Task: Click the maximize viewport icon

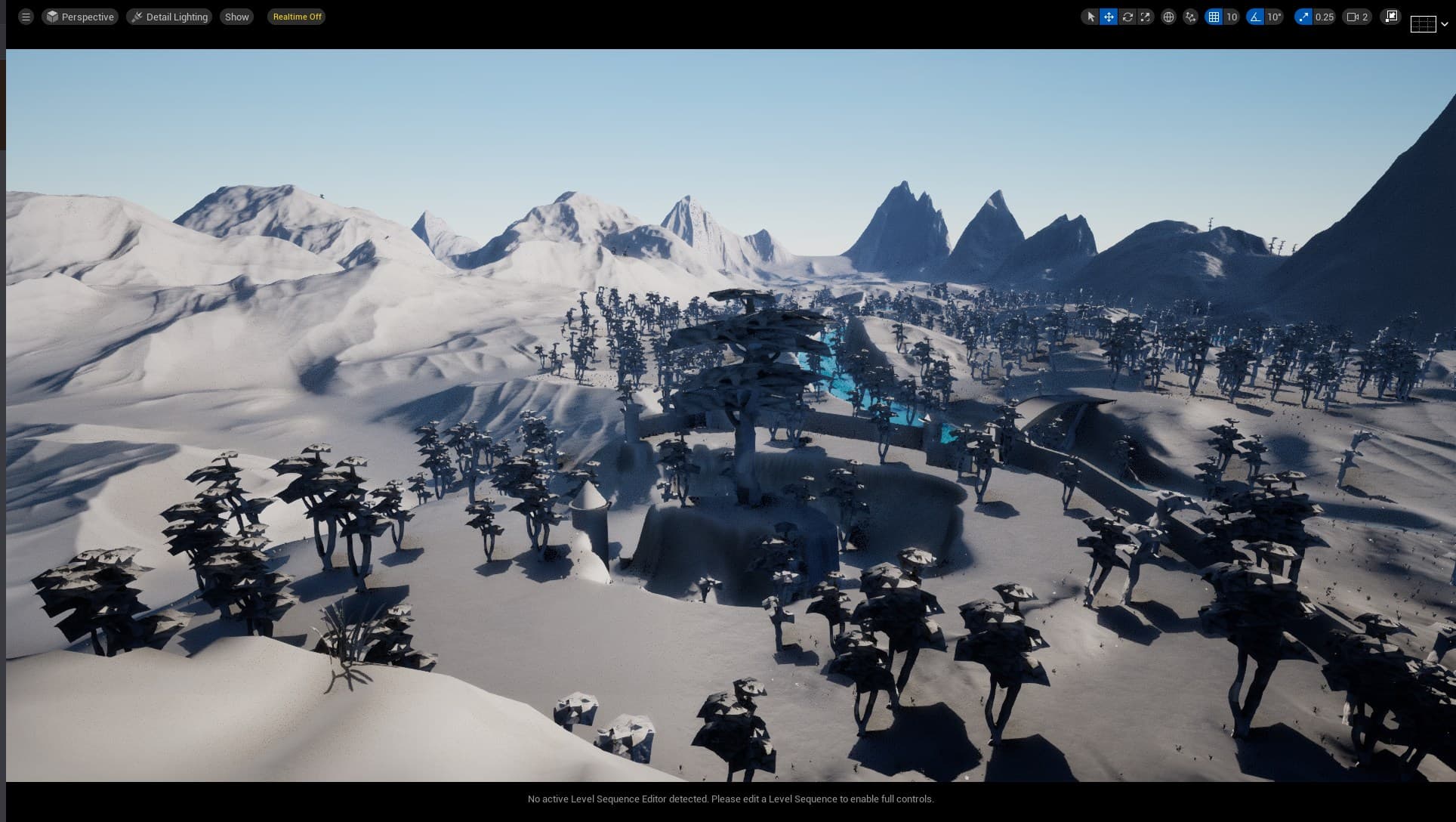Action: 1390,16
